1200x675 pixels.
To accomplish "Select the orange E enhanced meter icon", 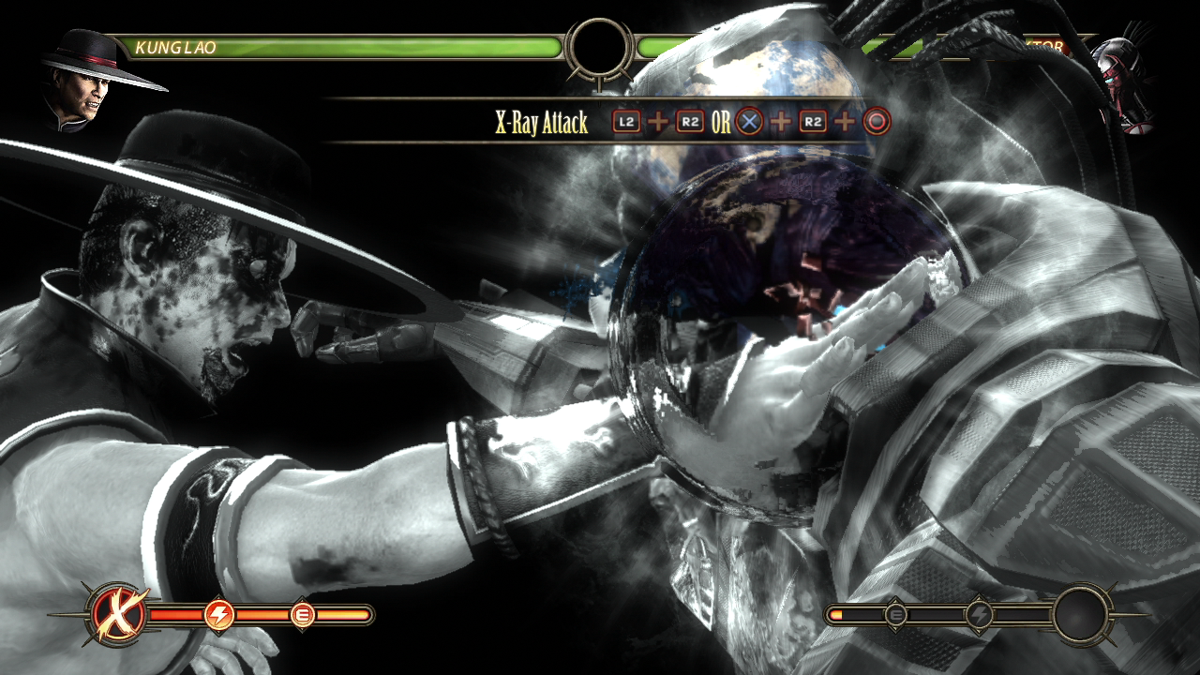I will pos(301,615).
